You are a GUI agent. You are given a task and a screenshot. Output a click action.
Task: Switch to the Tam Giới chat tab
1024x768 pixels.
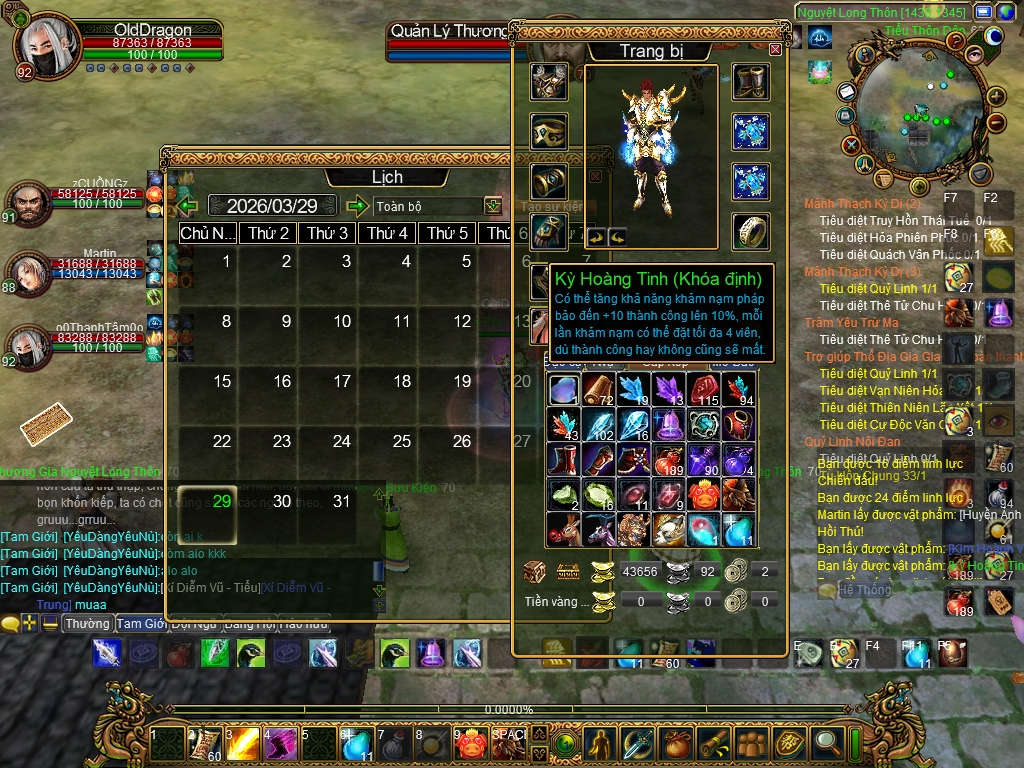(141, 623)
